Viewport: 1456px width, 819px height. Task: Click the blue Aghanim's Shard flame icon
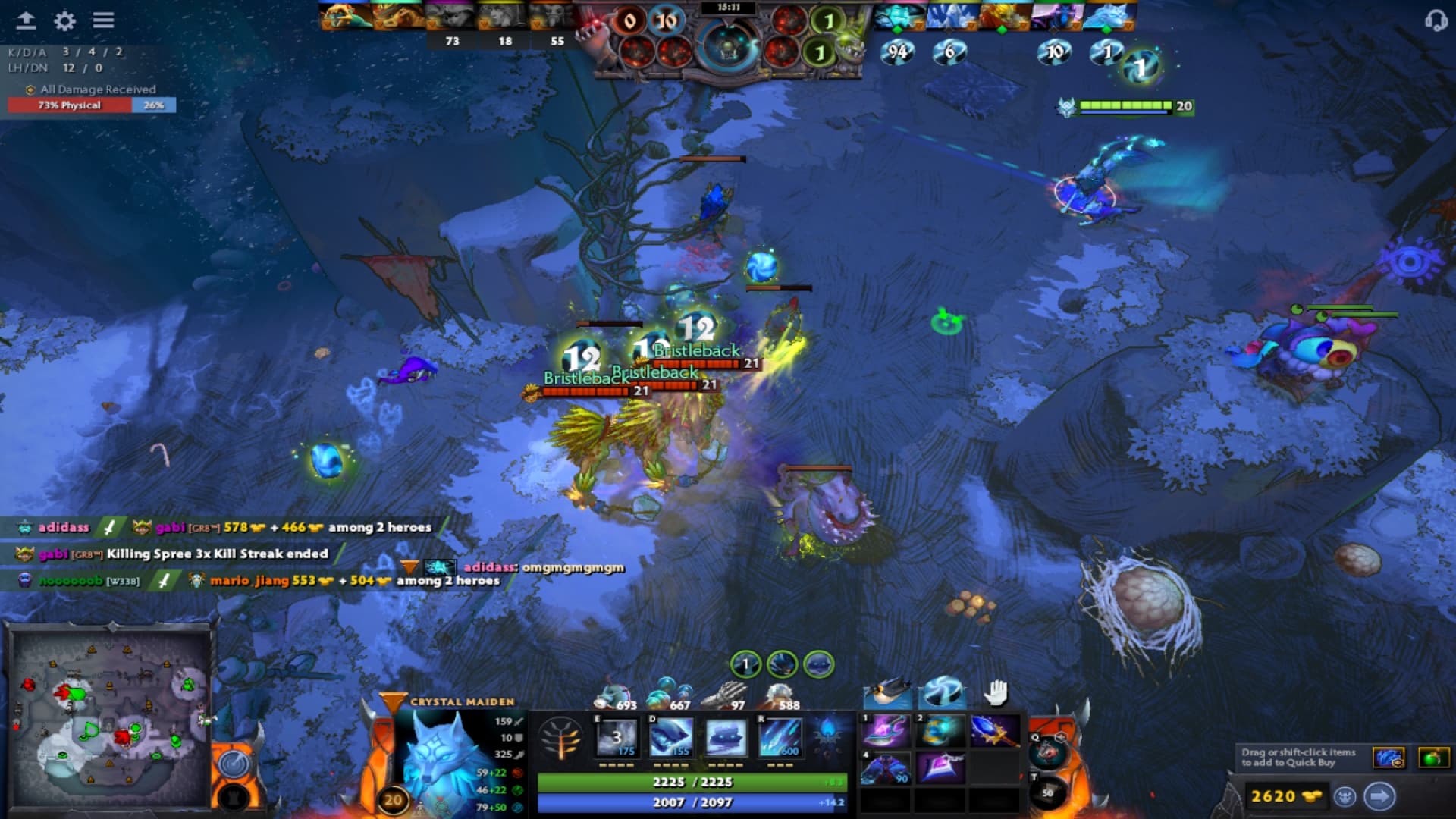click(x=827, y=733)
